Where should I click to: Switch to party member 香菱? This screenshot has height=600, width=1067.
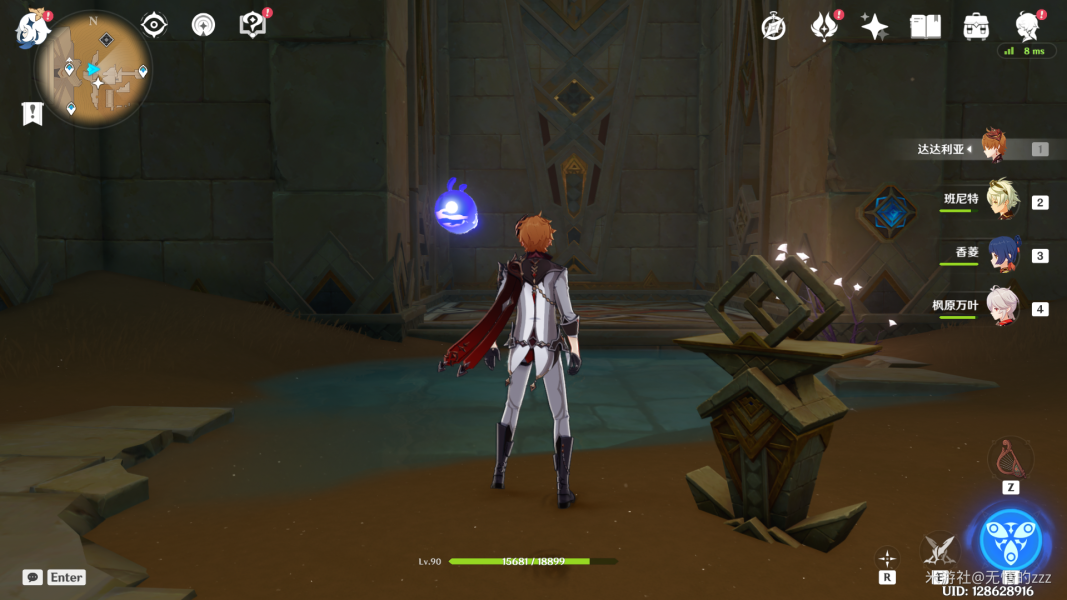(x=1001, y=254)
